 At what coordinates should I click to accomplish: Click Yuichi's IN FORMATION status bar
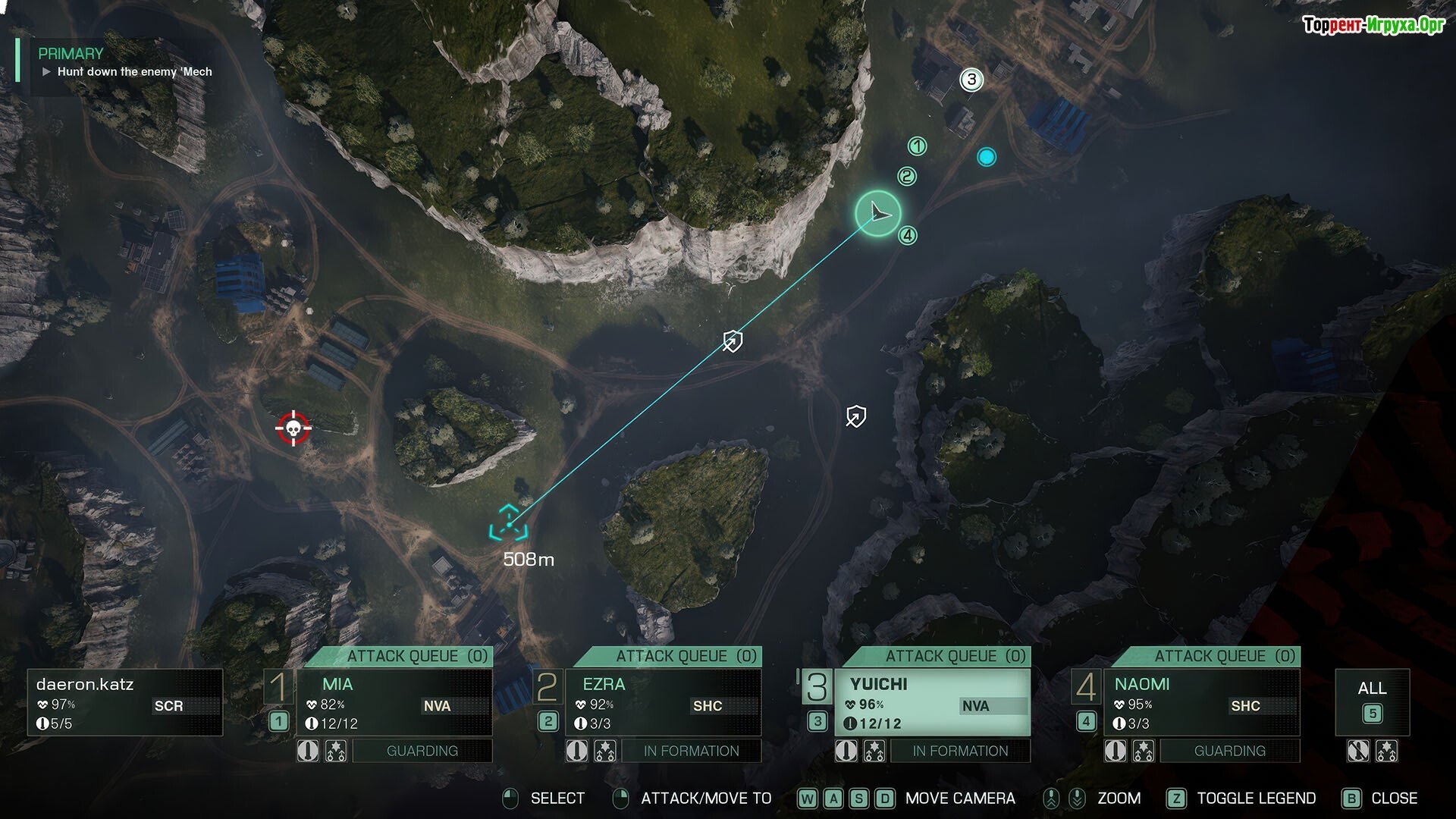point(960,751)
